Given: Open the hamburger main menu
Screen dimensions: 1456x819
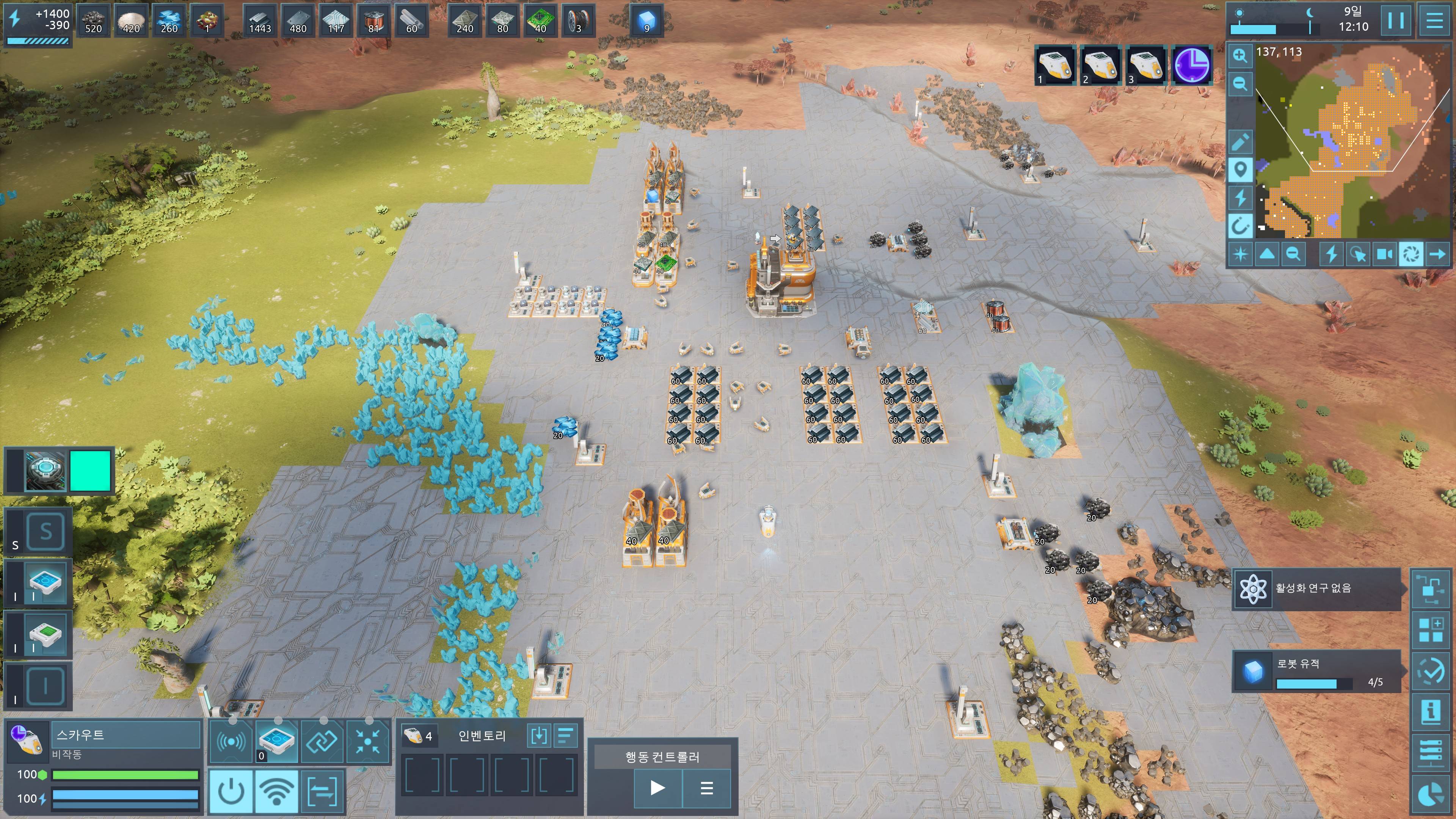Looking at the screenshot, I should click(1434, 20).
